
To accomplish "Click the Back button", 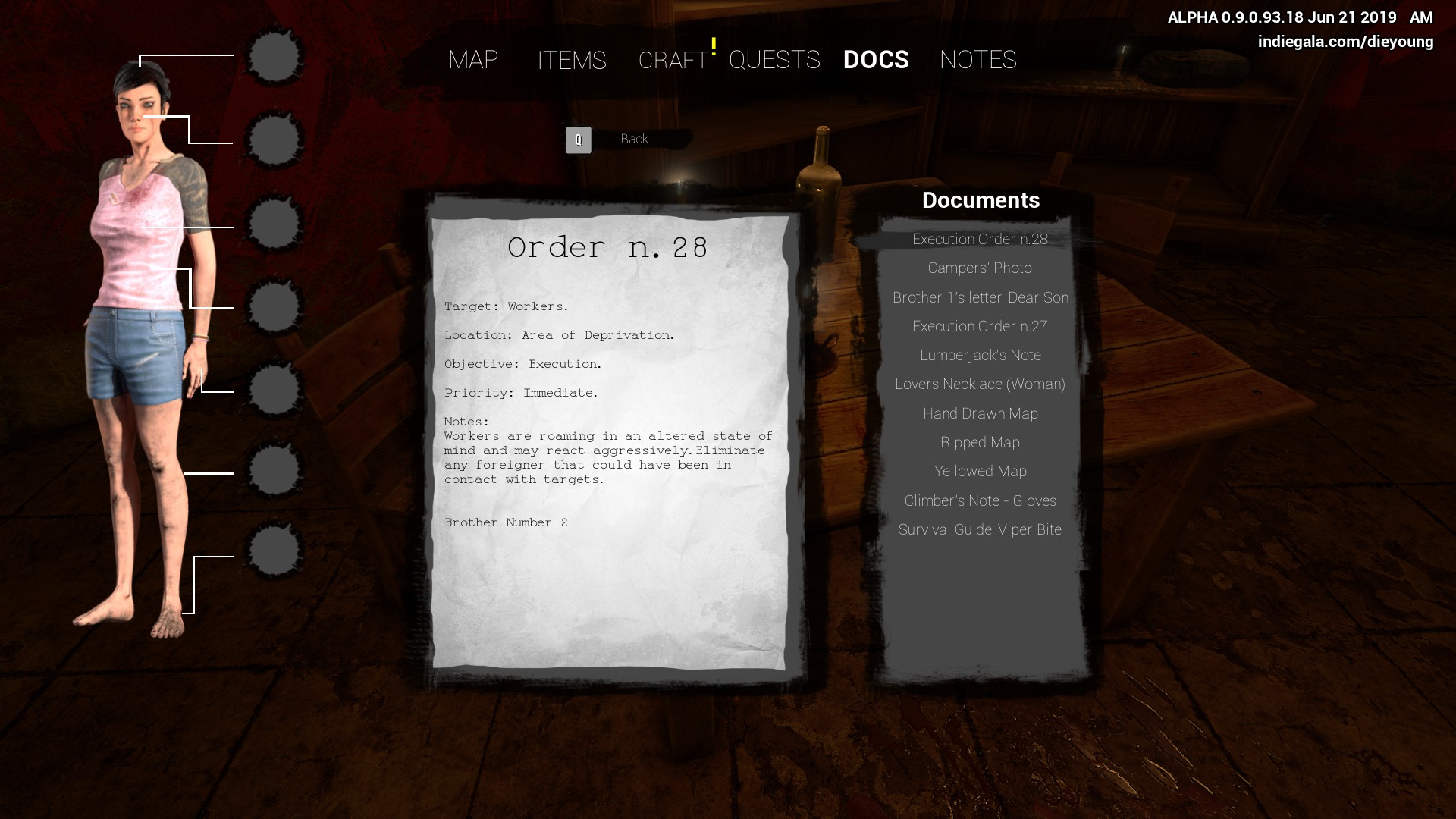I will pyautogui.click(x=633, y=139).
